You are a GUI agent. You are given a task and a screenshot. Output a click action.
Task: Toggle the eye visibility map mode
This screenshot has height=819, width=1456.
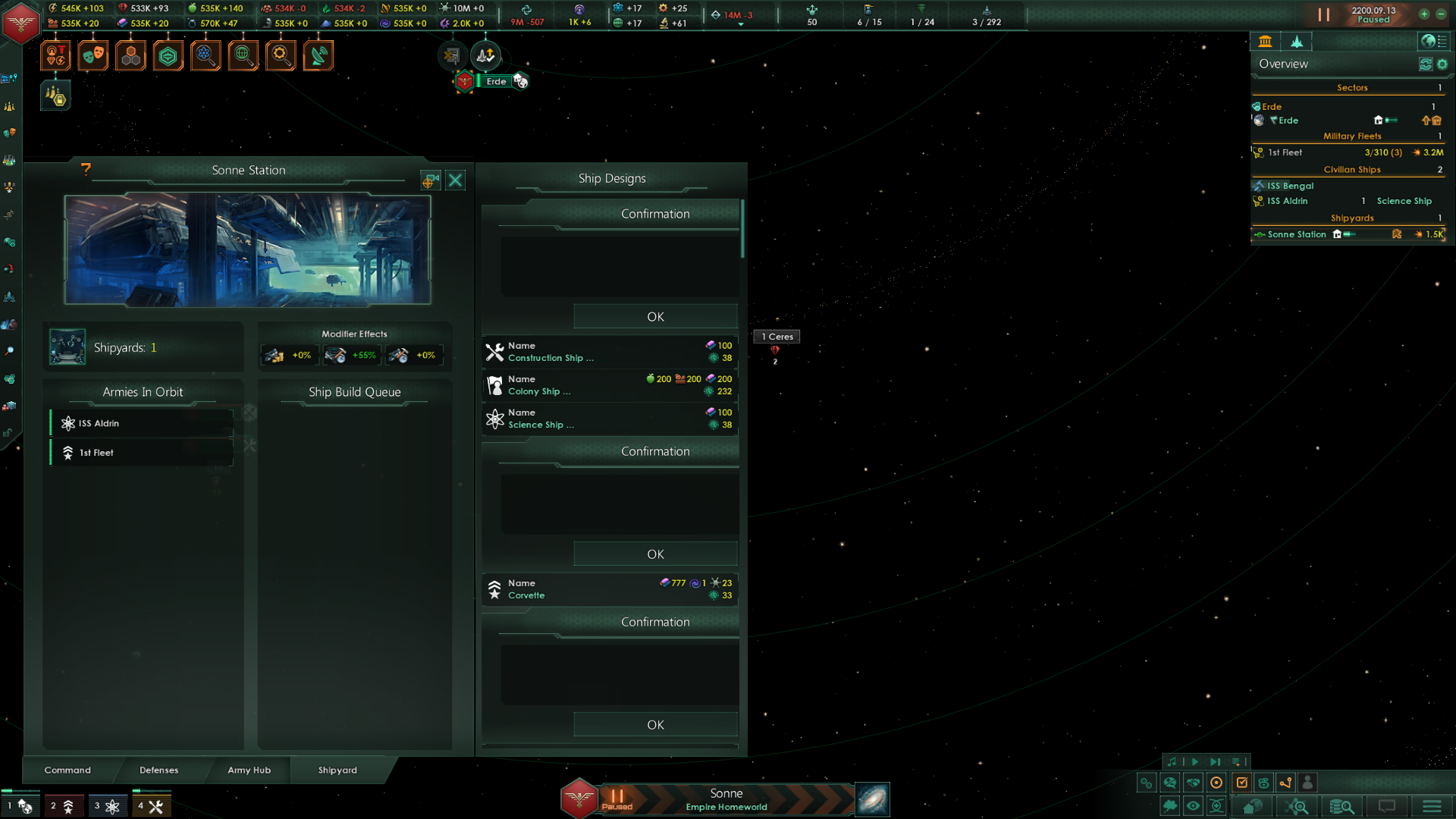(1194, 807)
